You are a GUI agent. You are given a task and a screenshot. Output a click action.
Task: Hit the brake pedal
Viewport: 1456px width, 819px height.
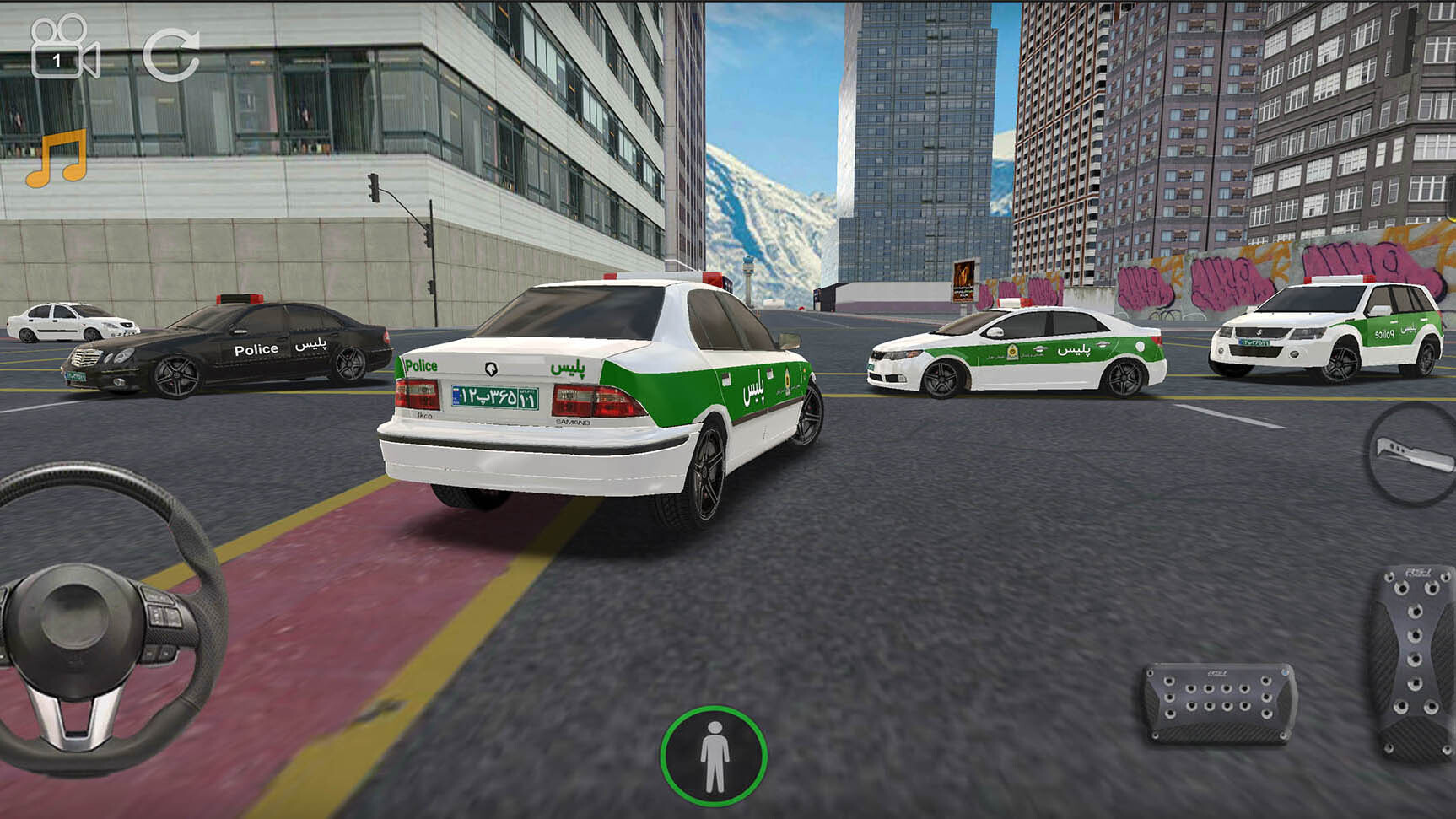coord(1219,703)
